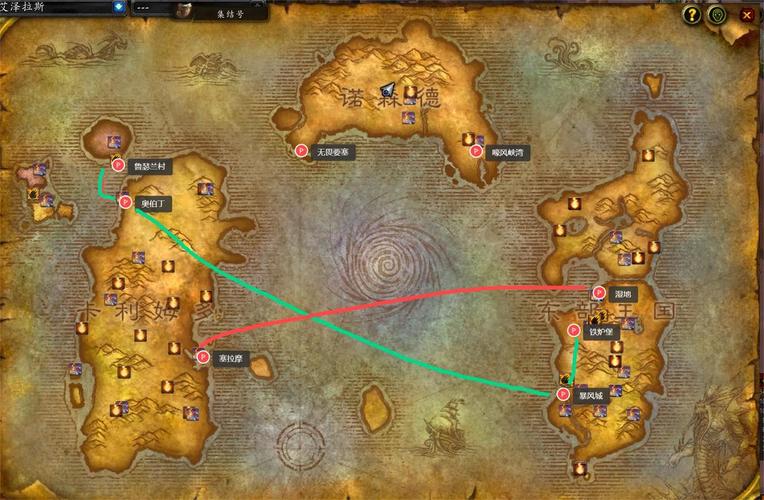Open the 艾泽拉斯 map dropdown

pos(119,7)
